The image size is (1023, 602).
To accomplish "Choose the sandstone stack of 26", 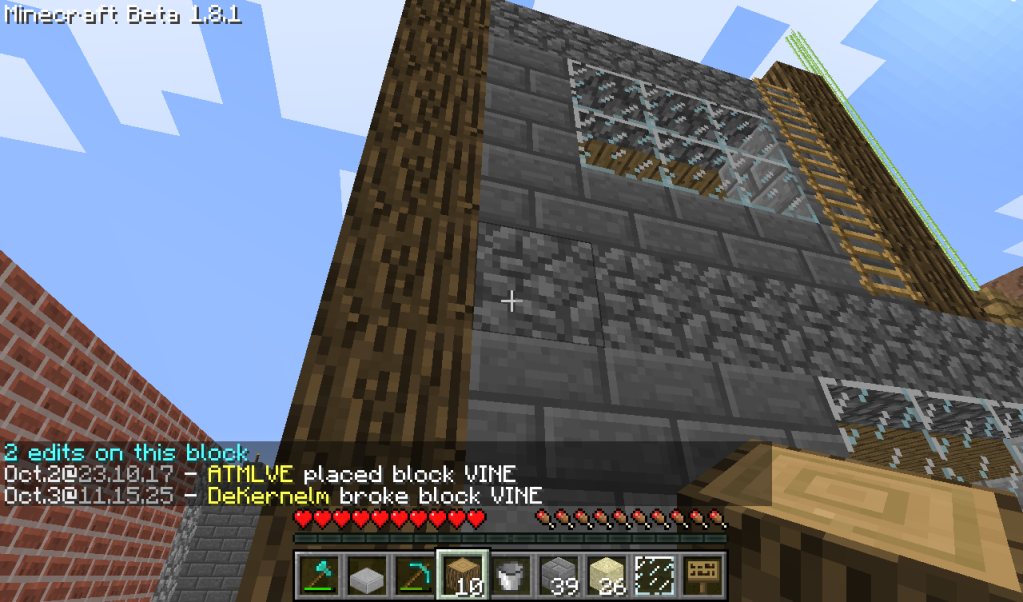I will [606, 575].
